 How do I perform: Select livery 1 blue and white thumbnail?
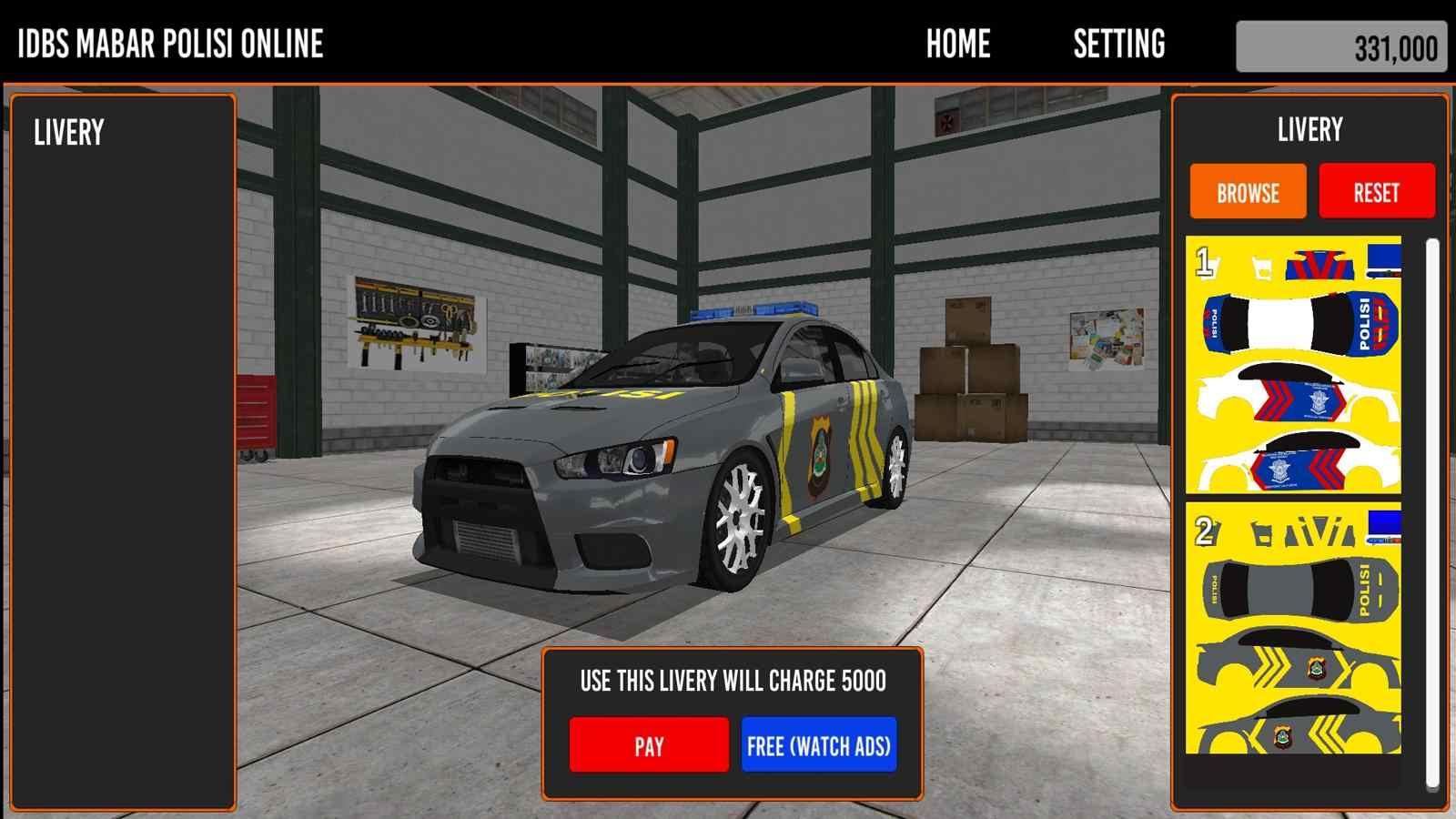1293,365
